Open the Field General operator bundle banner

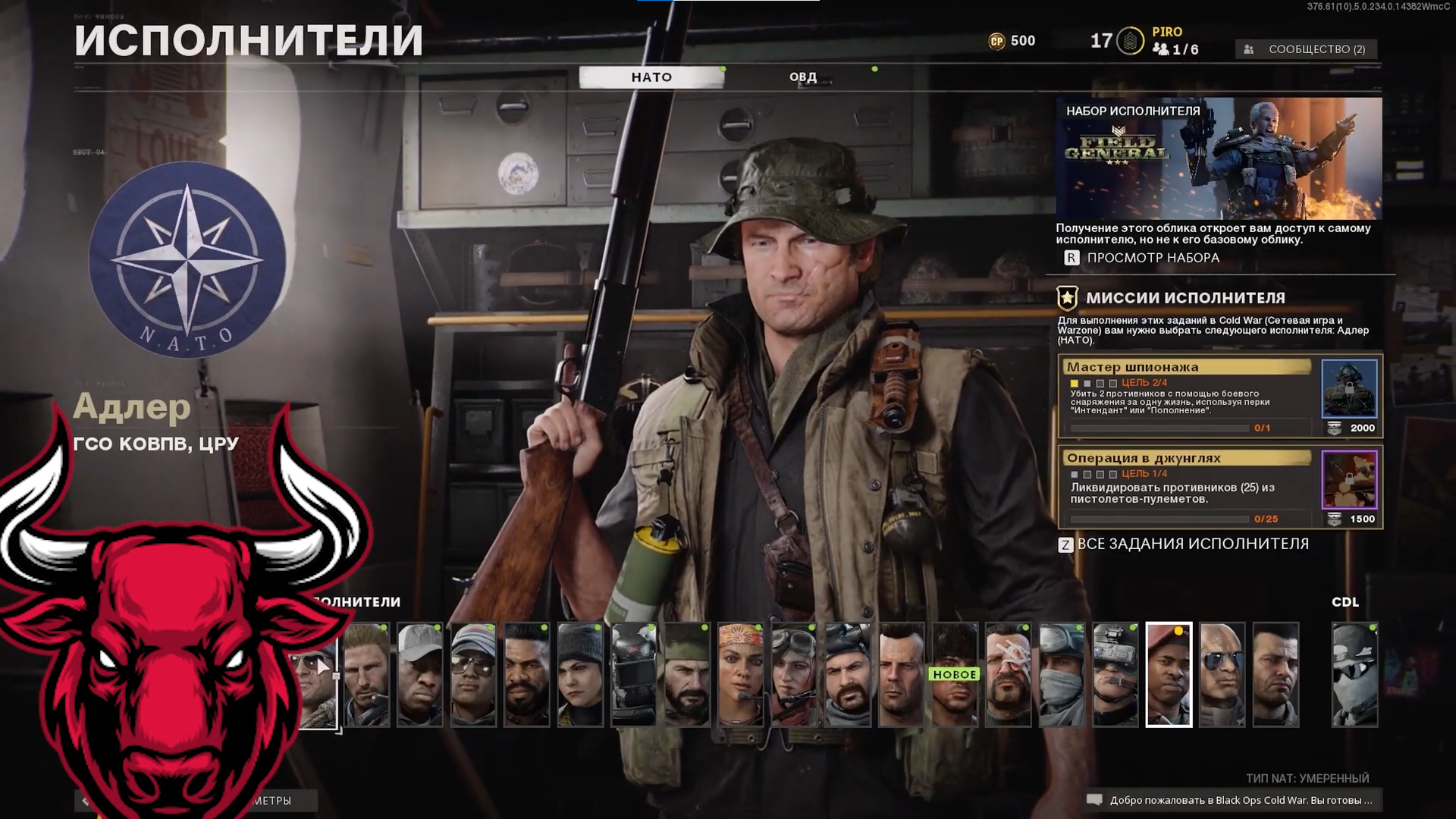1219,158
